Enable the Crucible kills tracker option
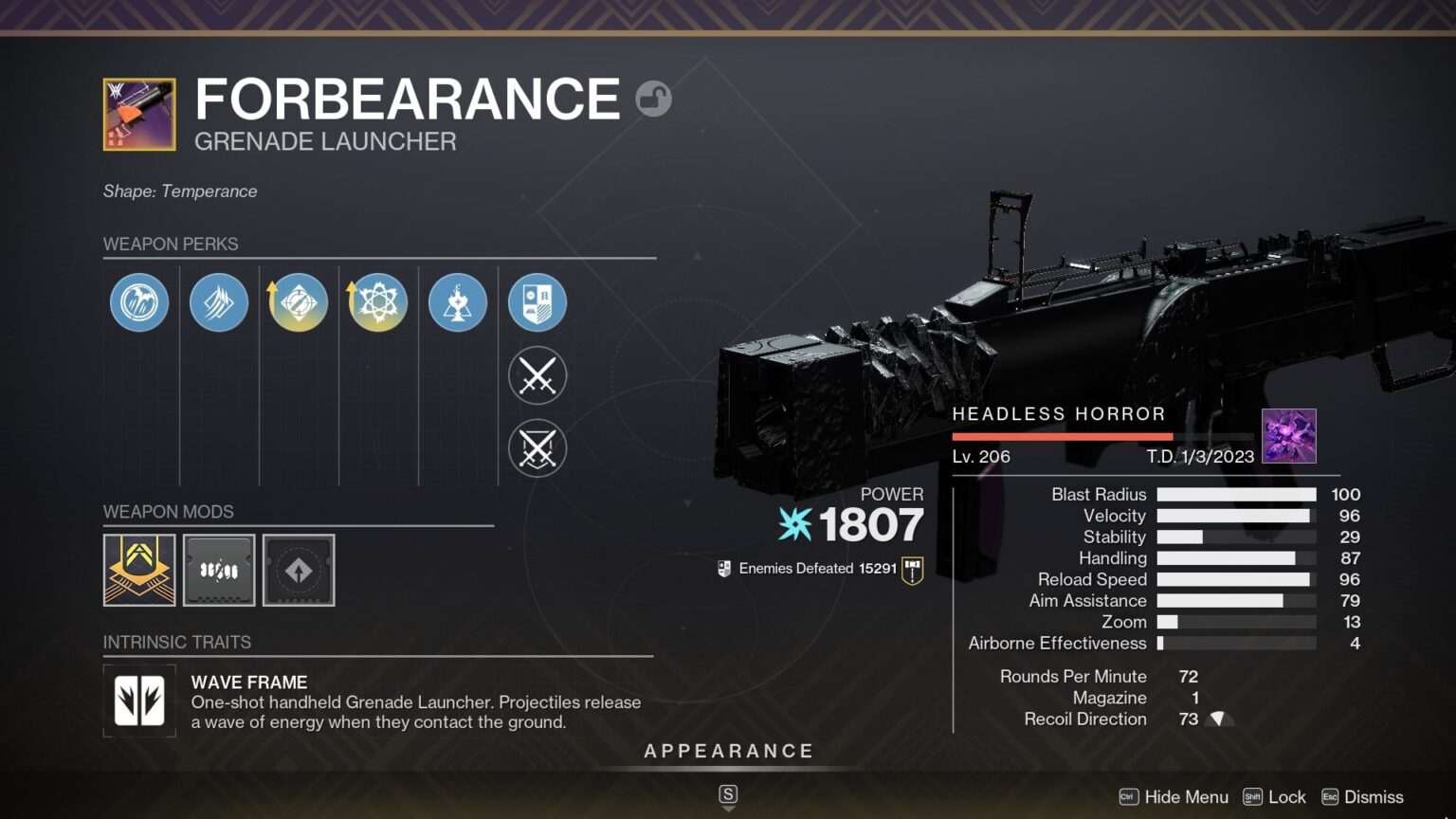Image resolution: width=1456 pixels, height=819 pixels. [x=537, y=448]
